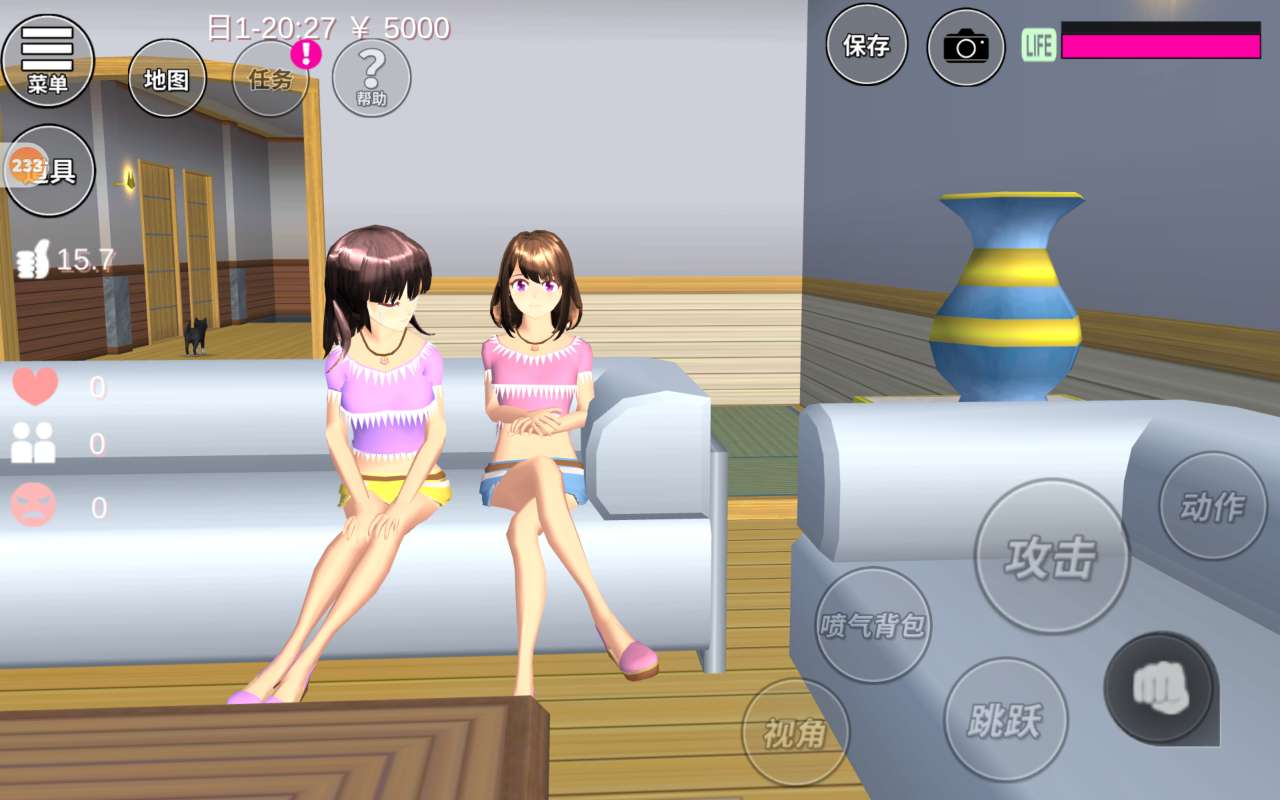Tap the 跳跃 jump button
Image resolution: width=1280 pixels, height=800 pixels.
1005,719
